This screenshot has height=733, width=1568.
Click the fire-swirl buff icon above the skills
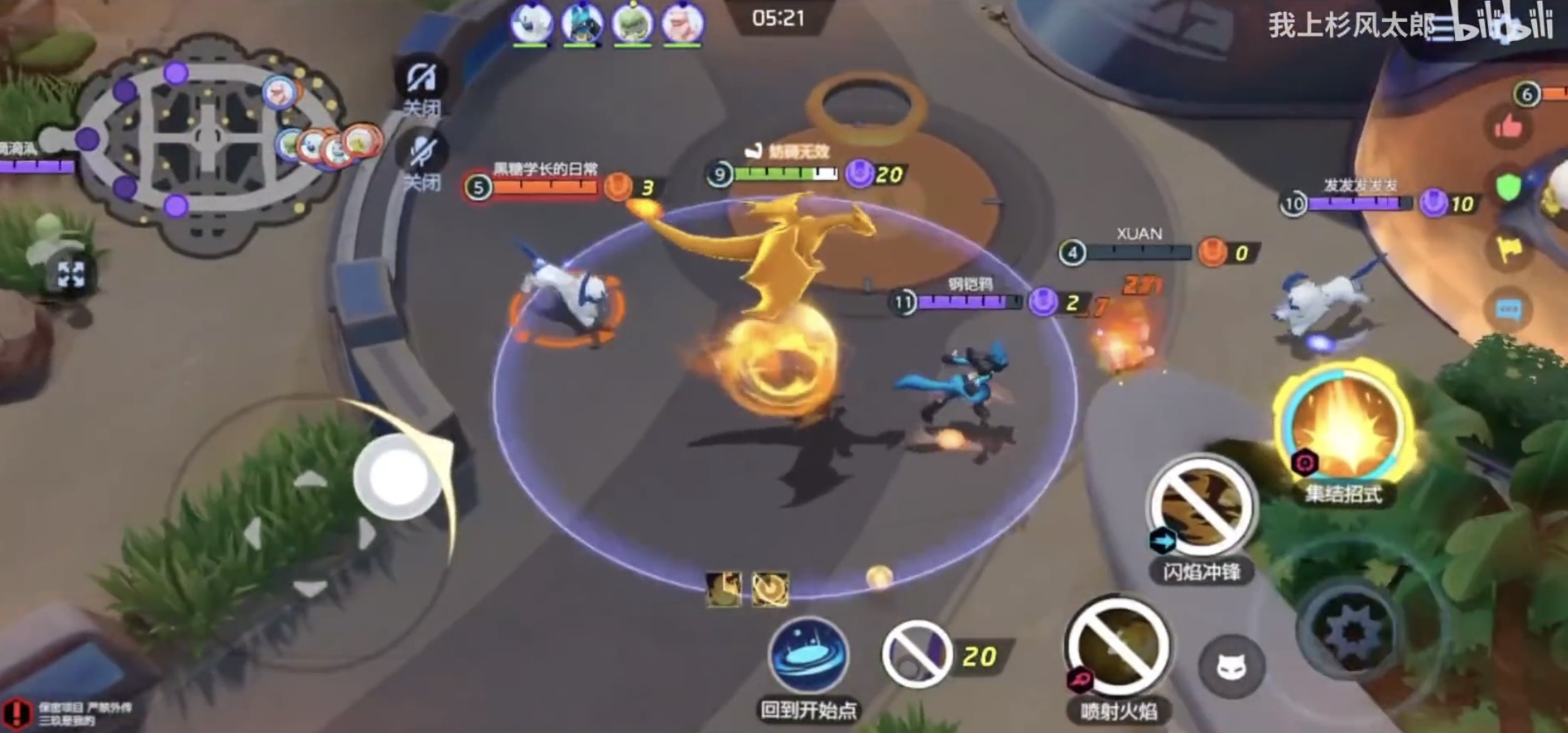tap(770, 590)
